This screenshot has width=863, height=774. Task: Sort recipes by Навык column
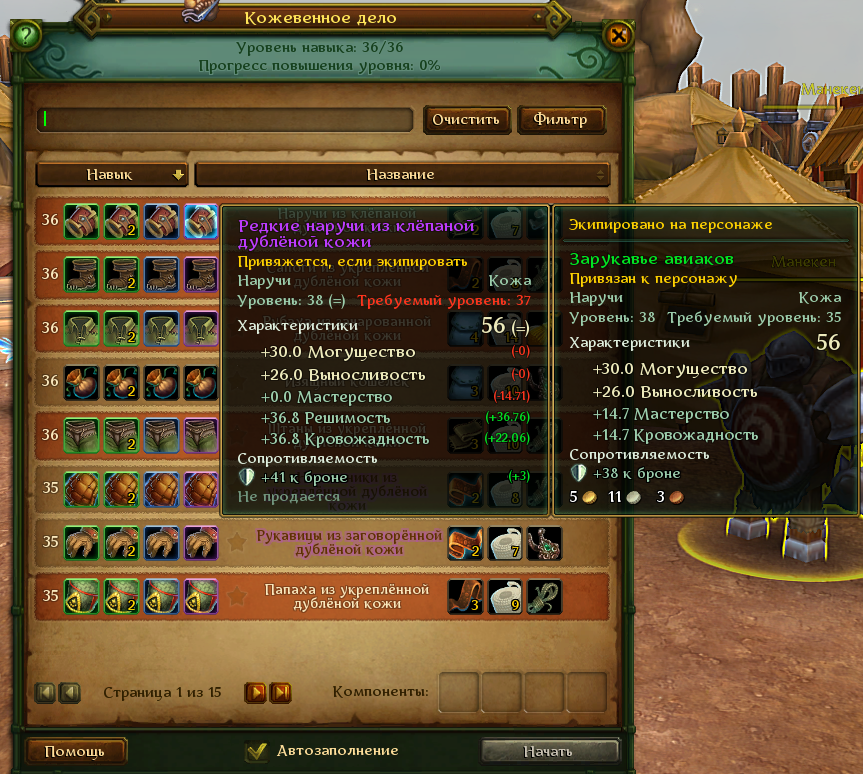click(112, 174)
